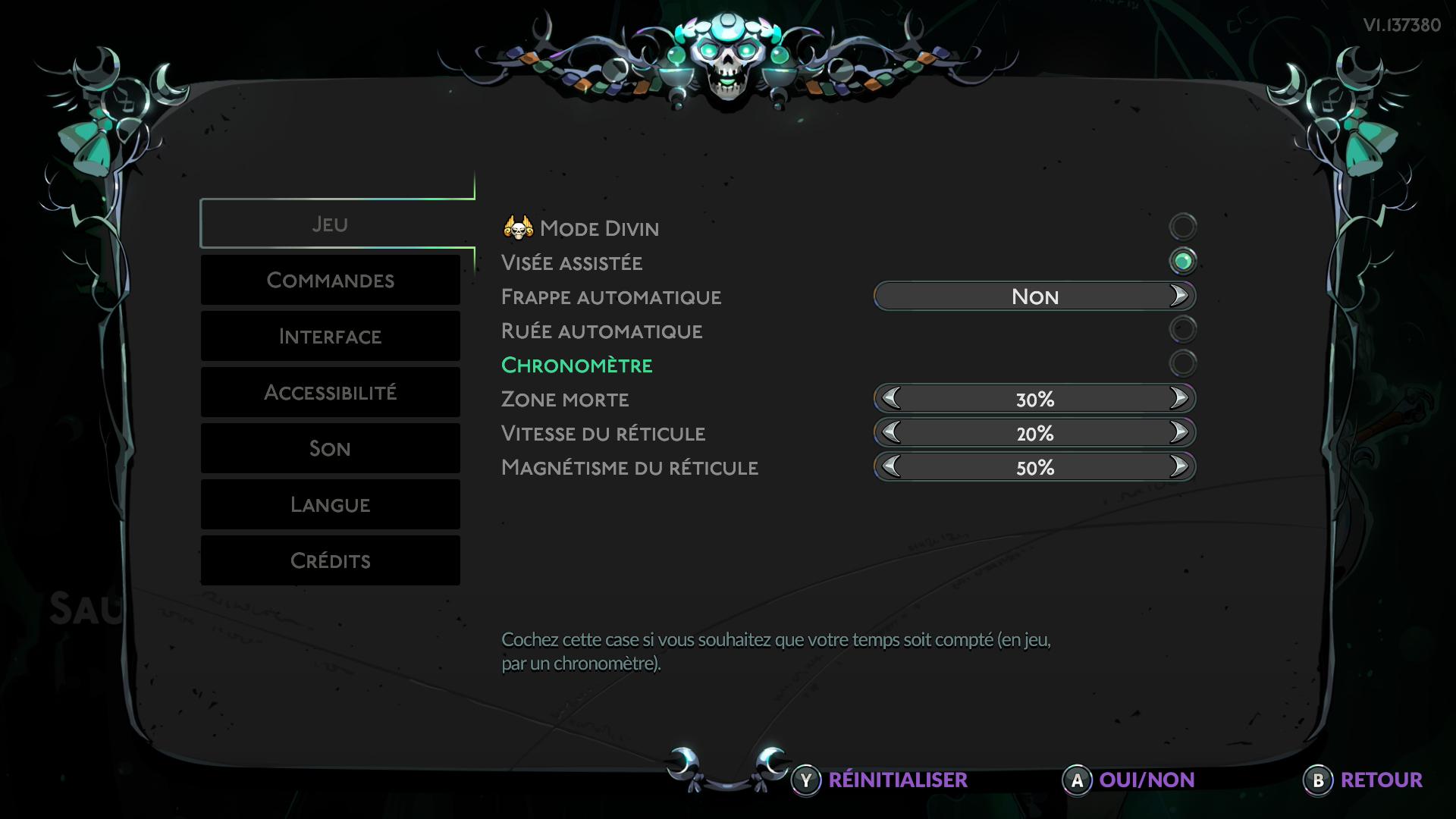The height and width of the screenshot is (819, 1456).
Task: Increase Zone morte with right arrow
Action: point(1178,398)
